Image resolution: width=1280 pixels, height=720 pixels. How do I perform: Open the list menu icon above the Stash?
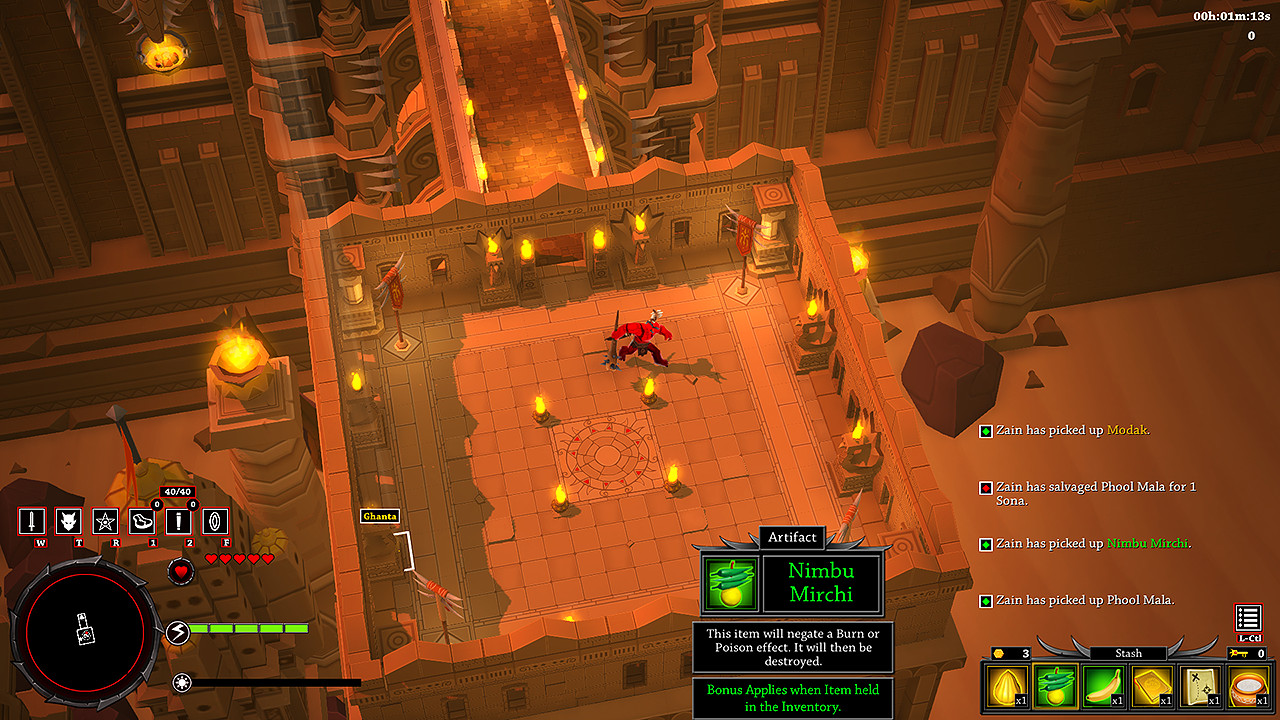tap(1248, 618)
